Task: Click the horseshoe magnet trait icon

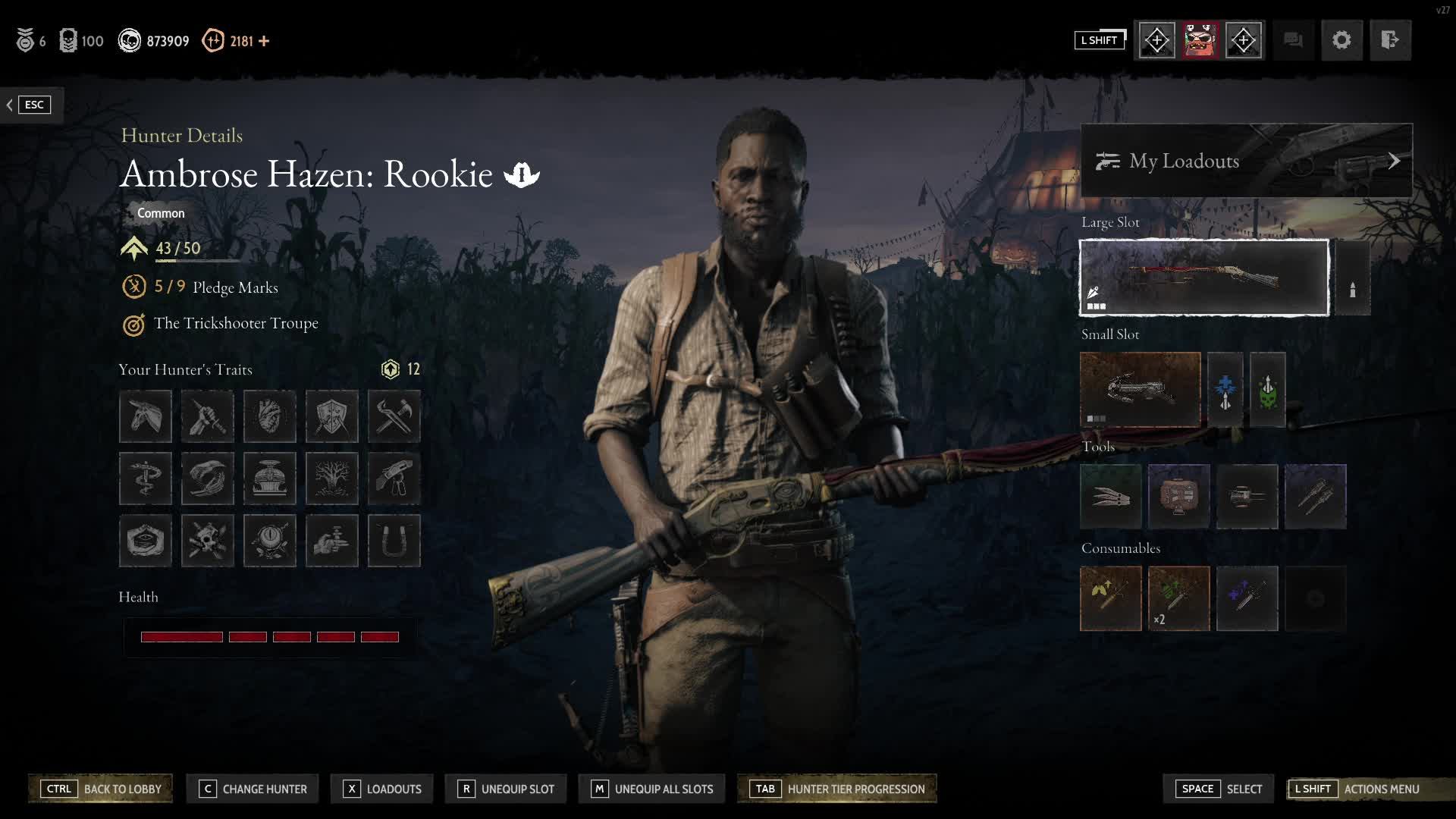Action: pyautogui.click(x=394, y=541)
